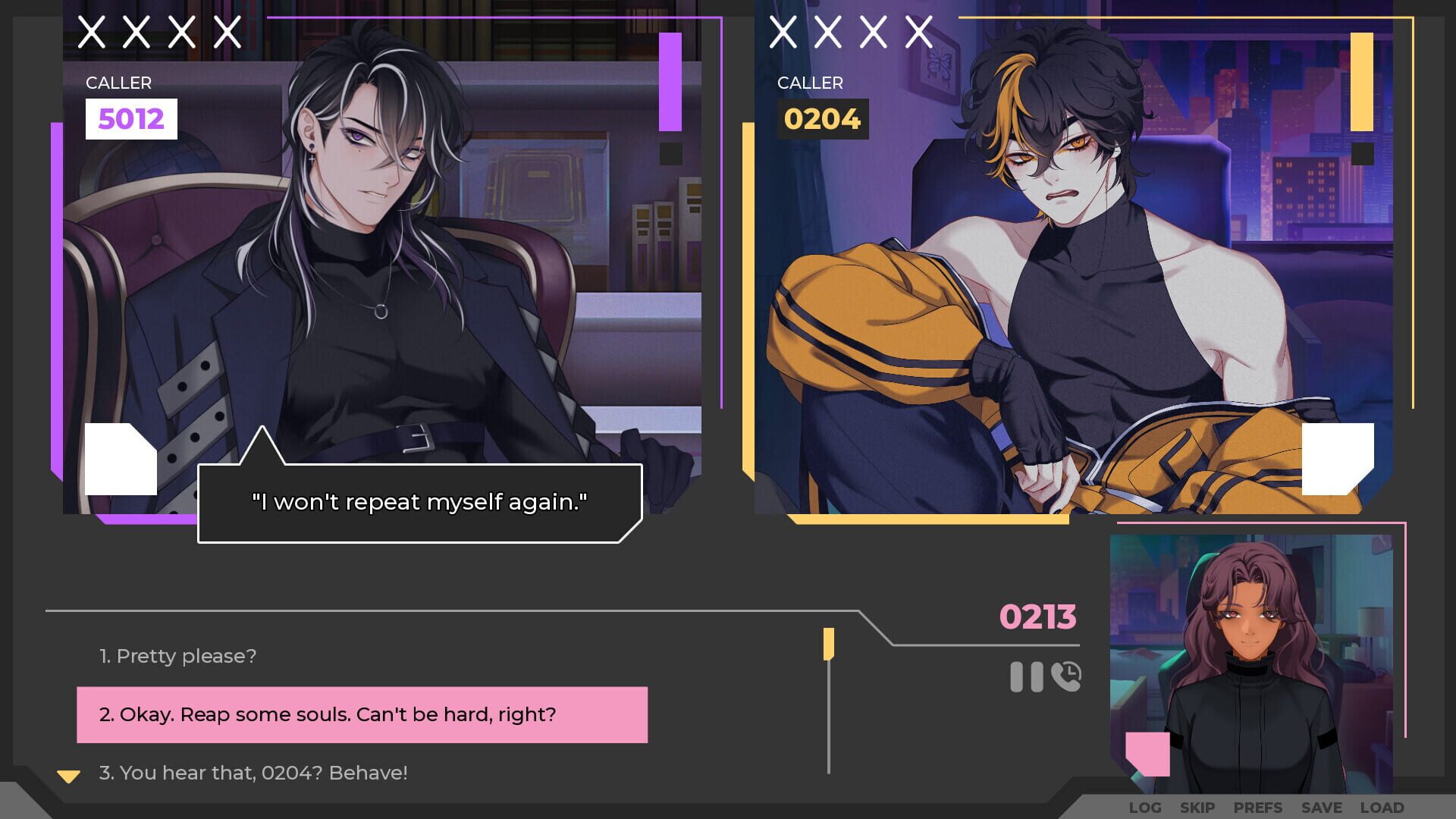Save the game via SAVE
1456x819 pixels.
point(1322,808)
